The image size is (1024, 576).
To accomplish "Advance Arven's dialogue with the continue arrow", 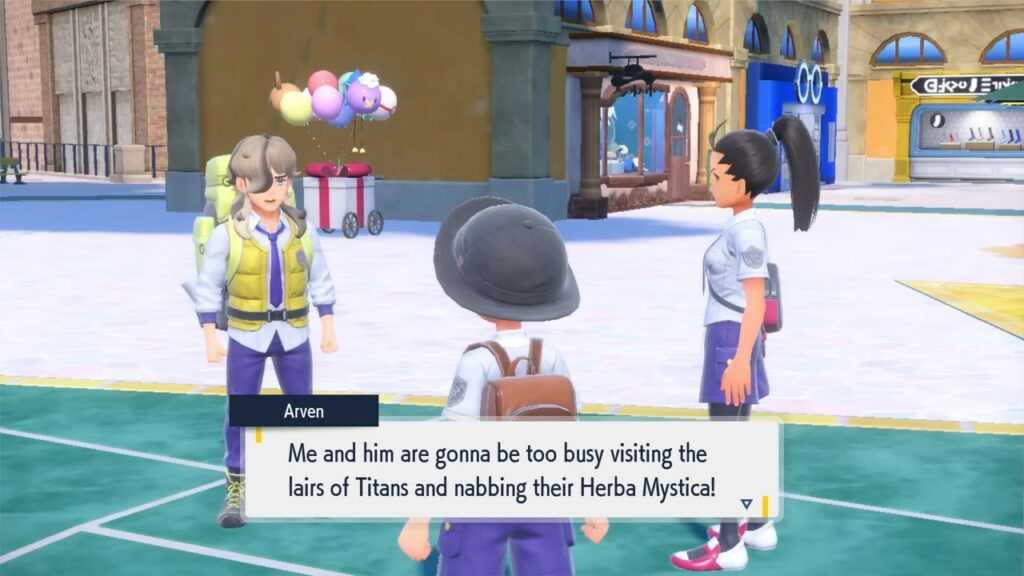I will (x=746, y=504).
